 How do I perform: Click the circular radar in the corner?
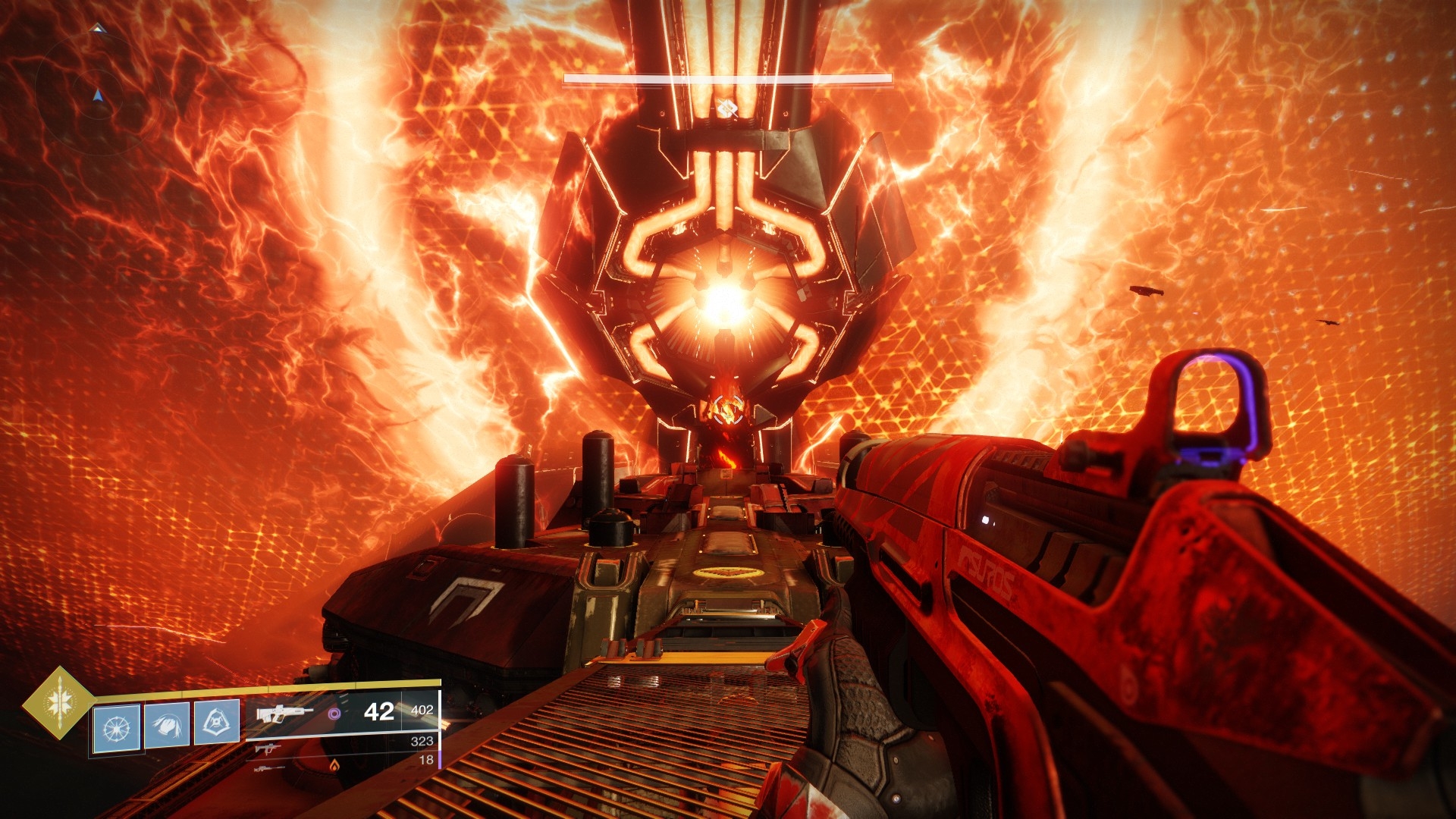[x=97, y=96]
